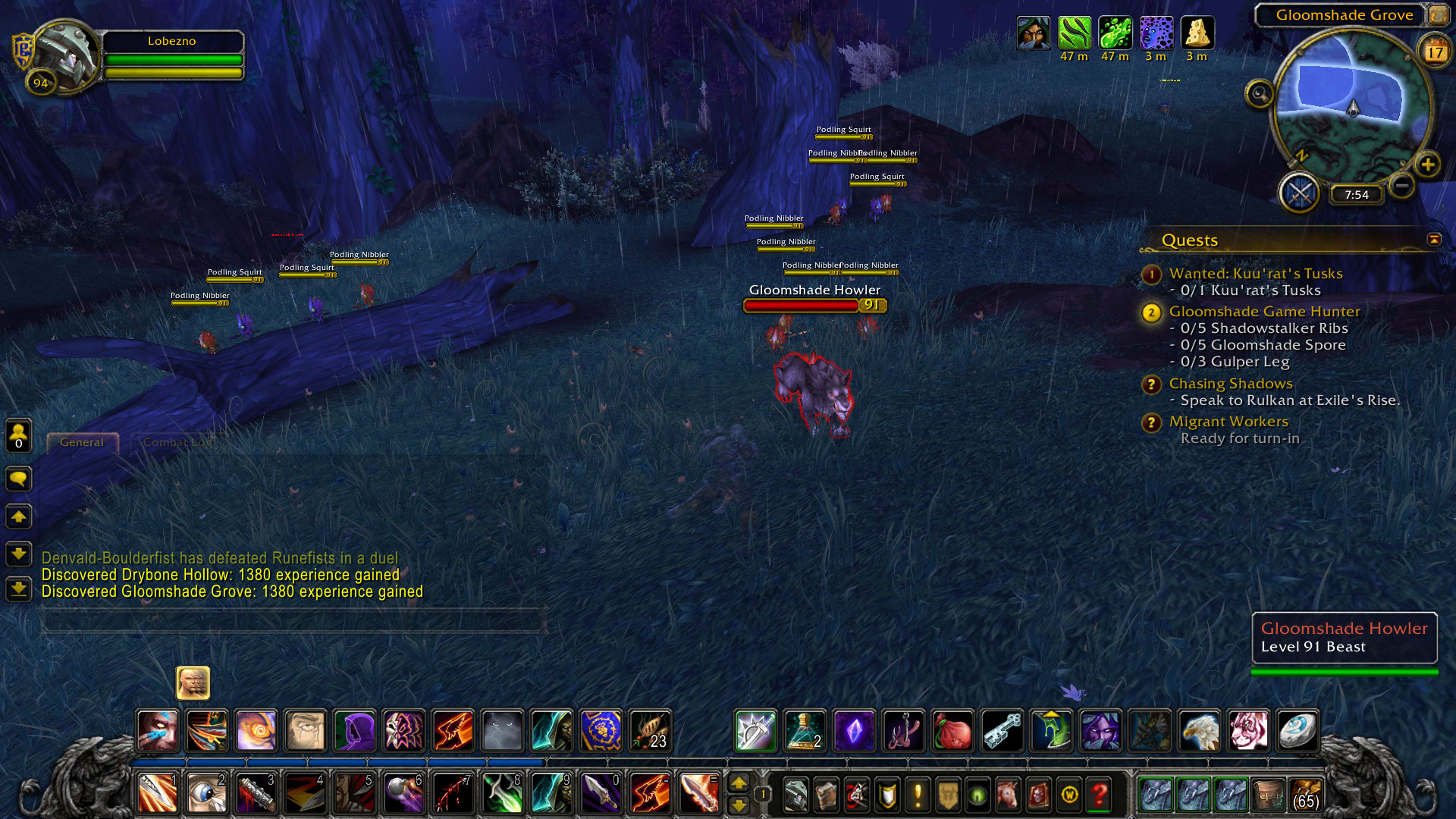
Task: Click the cheese wedge buff icon
Action: pyautogui.click(x=1197, y=33)
